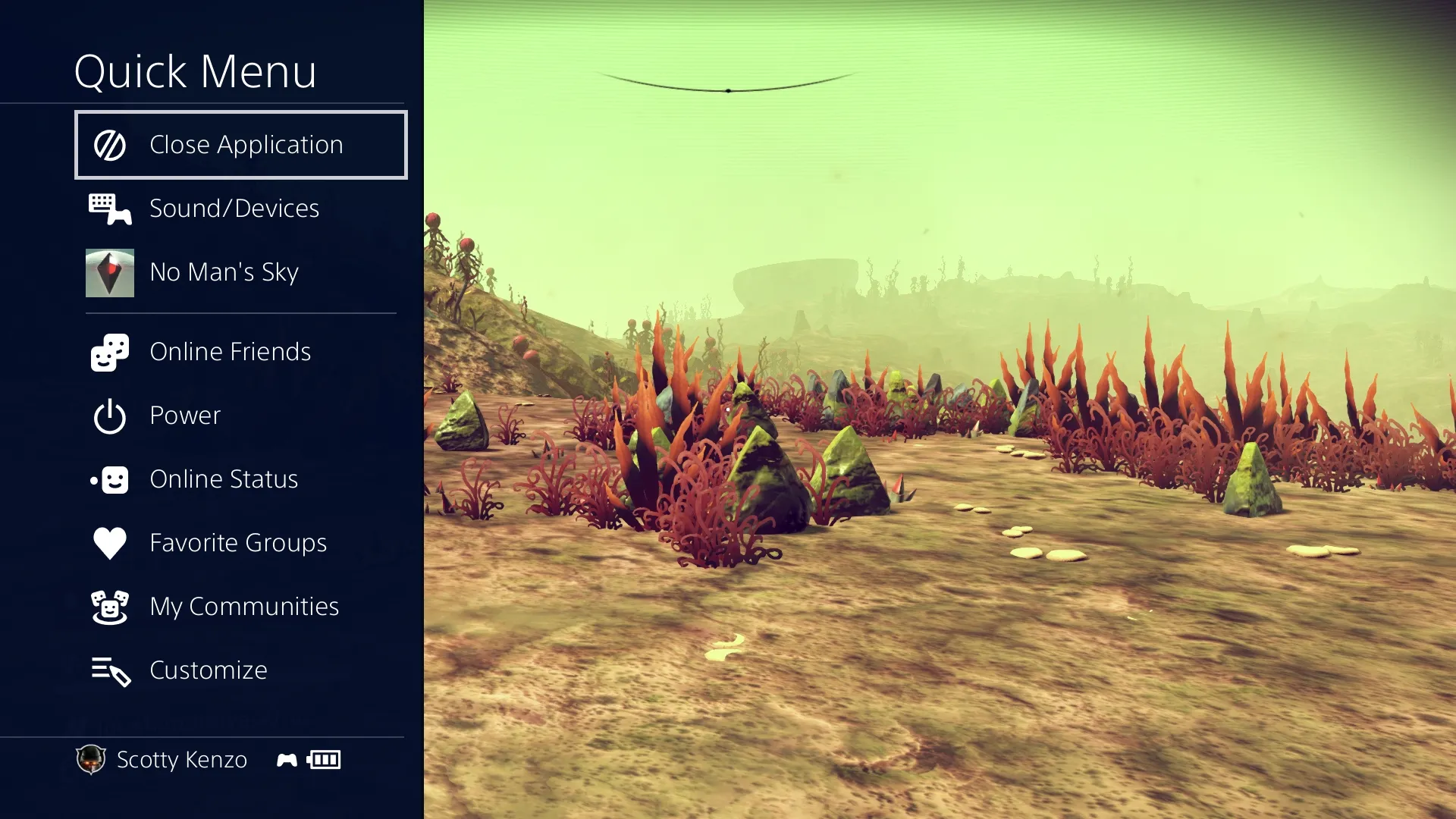The image size is (1456, 819).
Task: Check the controller battery level gauge
Action: [324, 759]
